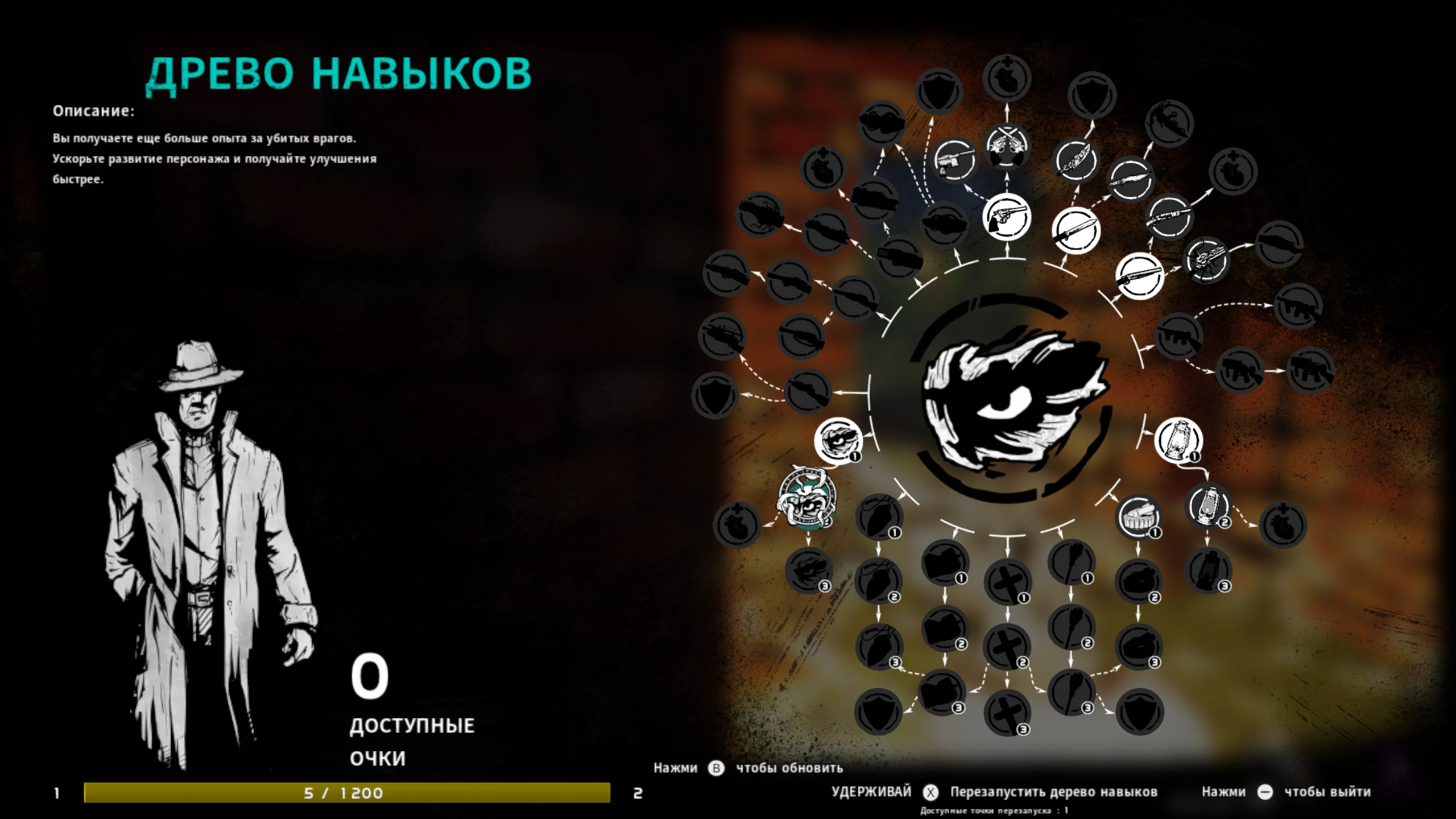The image size is (1456, 819).
Task: Select the unlocked revolver skill node
Action: coord(1007,217)
